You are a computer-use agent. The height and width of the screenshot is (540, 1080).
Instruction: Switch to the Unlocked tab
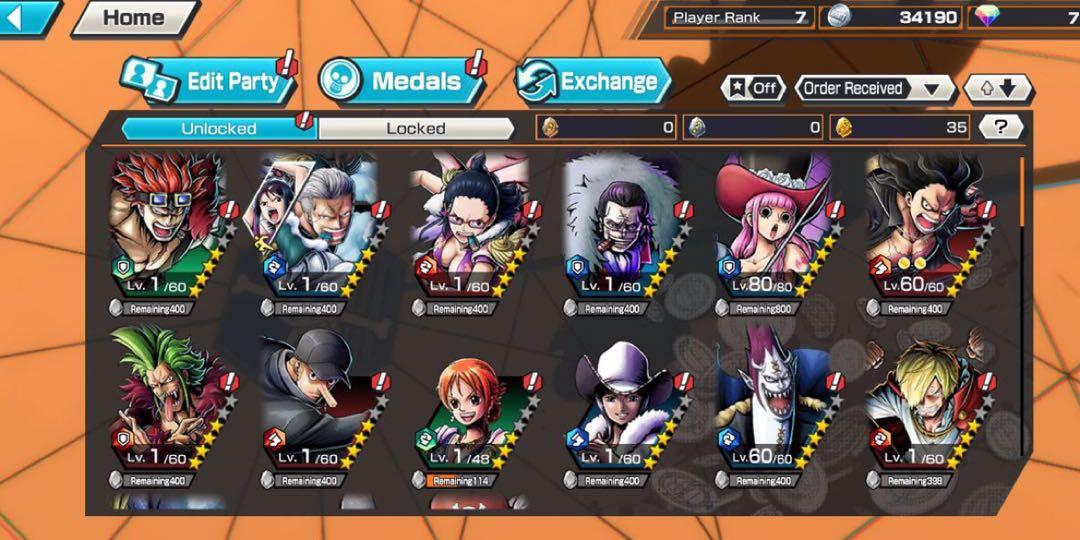click(218, 128)
